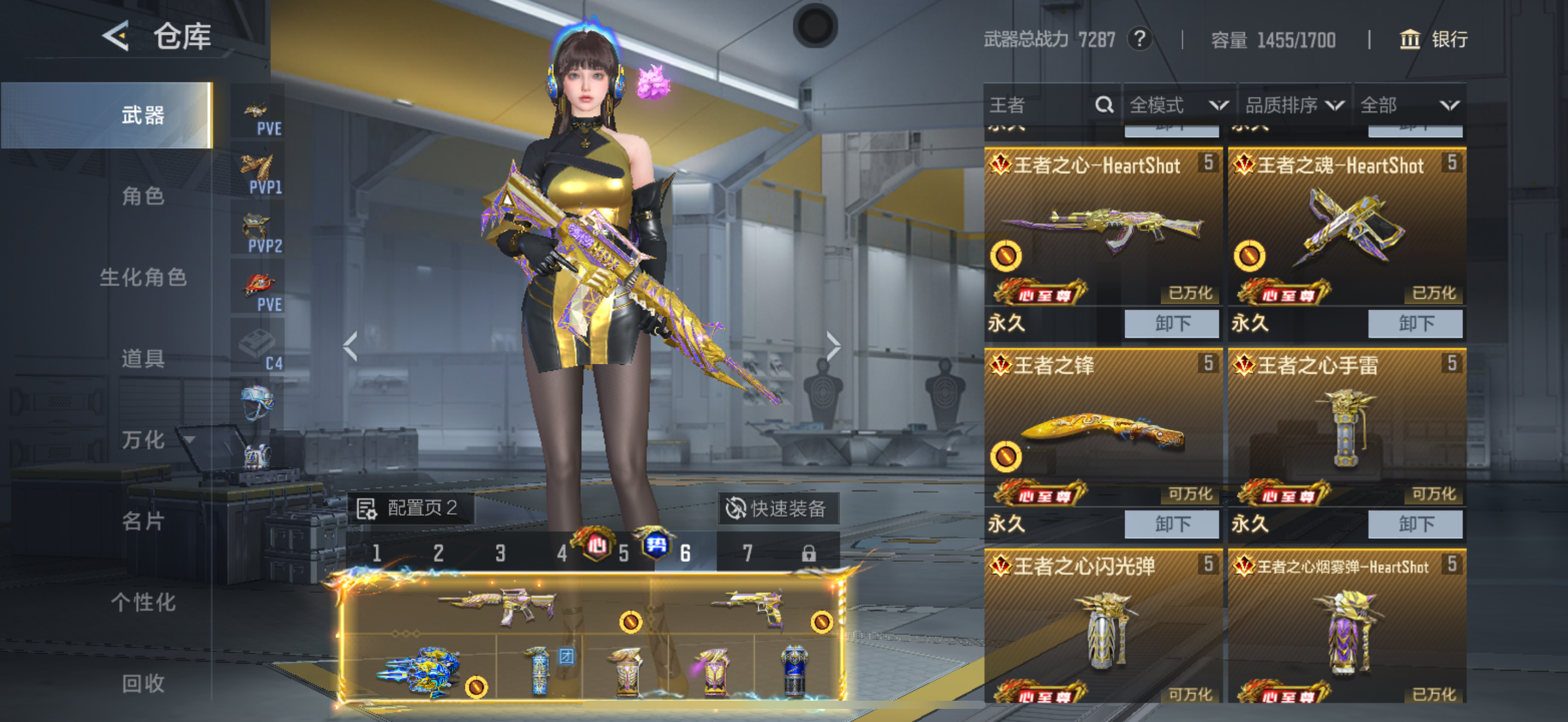Unequip the 王者之心手雷 grenade
The width and height of the screenshot is (1568, 722).
point(1414,524)
